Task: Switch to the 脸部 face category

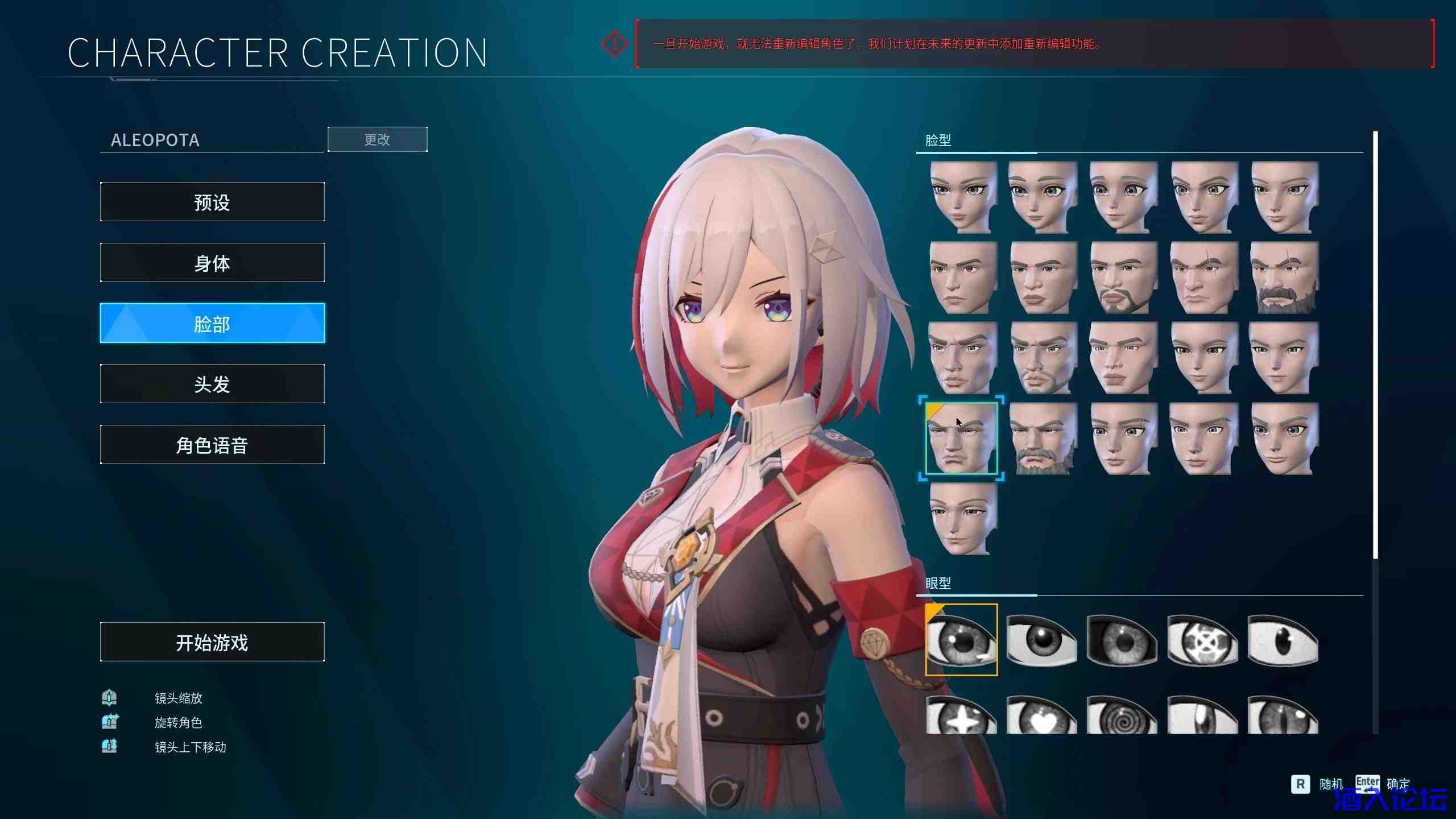Action: tap(212, 323)
